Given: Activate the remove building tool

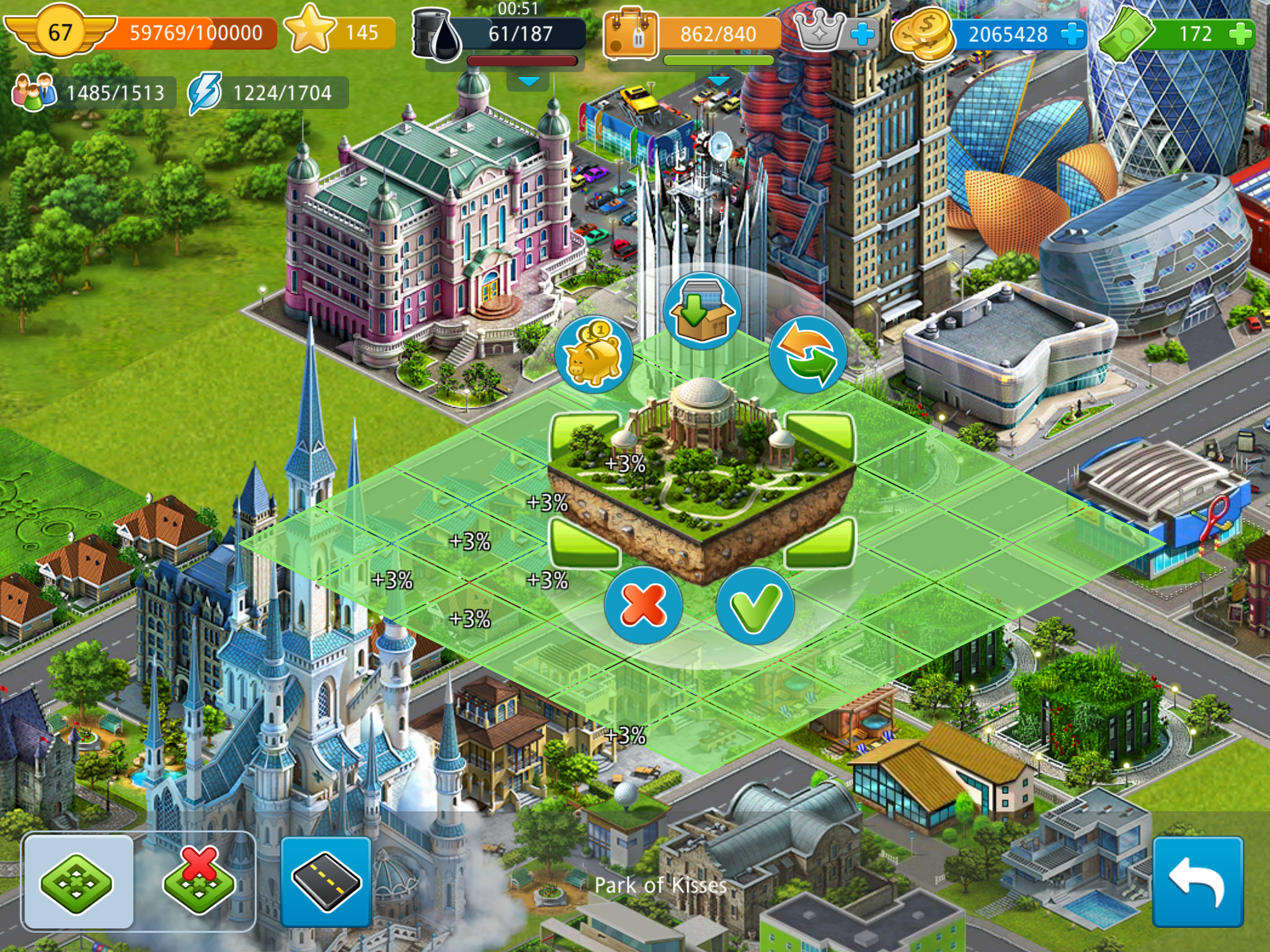Looking at the screenshot, I should (198, 881).
